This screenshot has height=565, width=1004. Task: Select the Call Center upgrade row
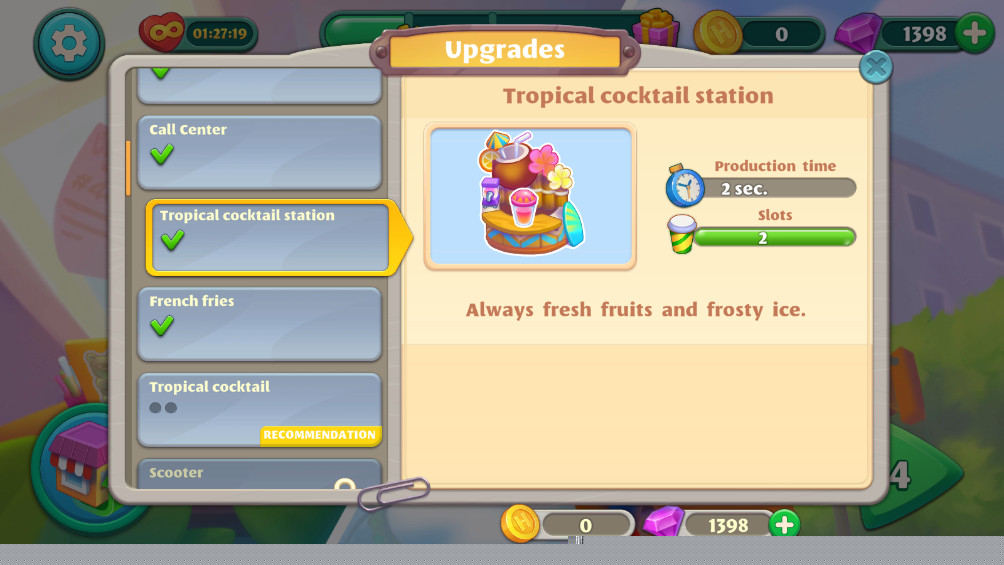(259, 152)
